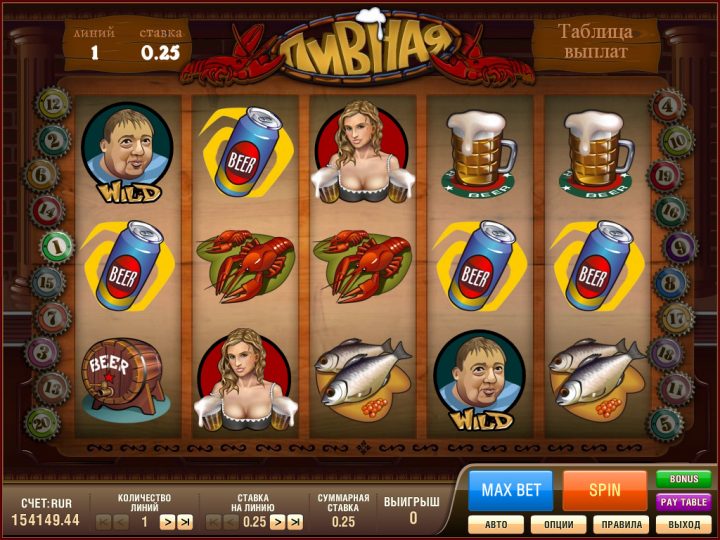The width and height of the screenshot is (720, 540).
Task: Activate the АВТО auto-spin button
Action: coord(496,524)
